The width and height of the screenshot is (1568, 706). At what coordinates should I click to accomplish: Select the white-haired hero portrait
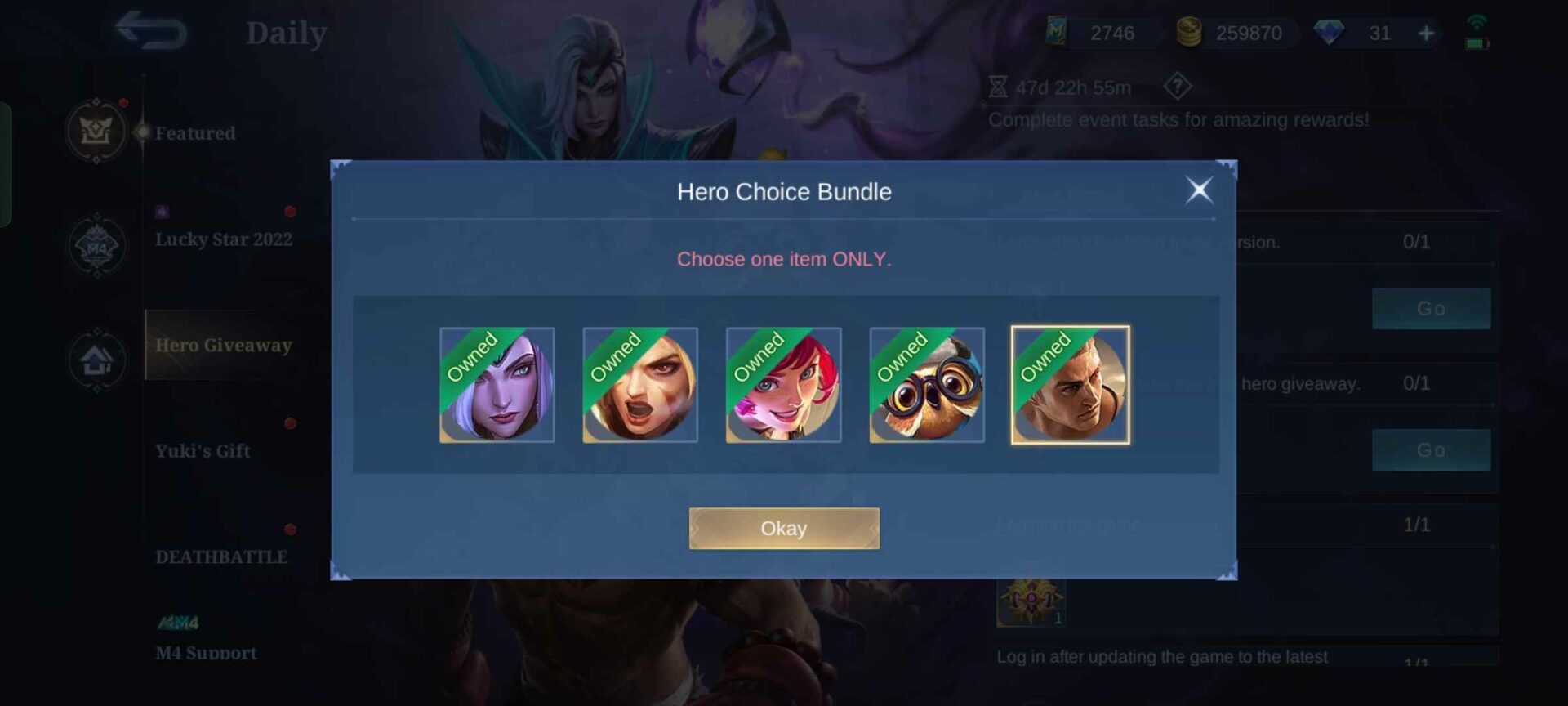(x=497, y=384)
